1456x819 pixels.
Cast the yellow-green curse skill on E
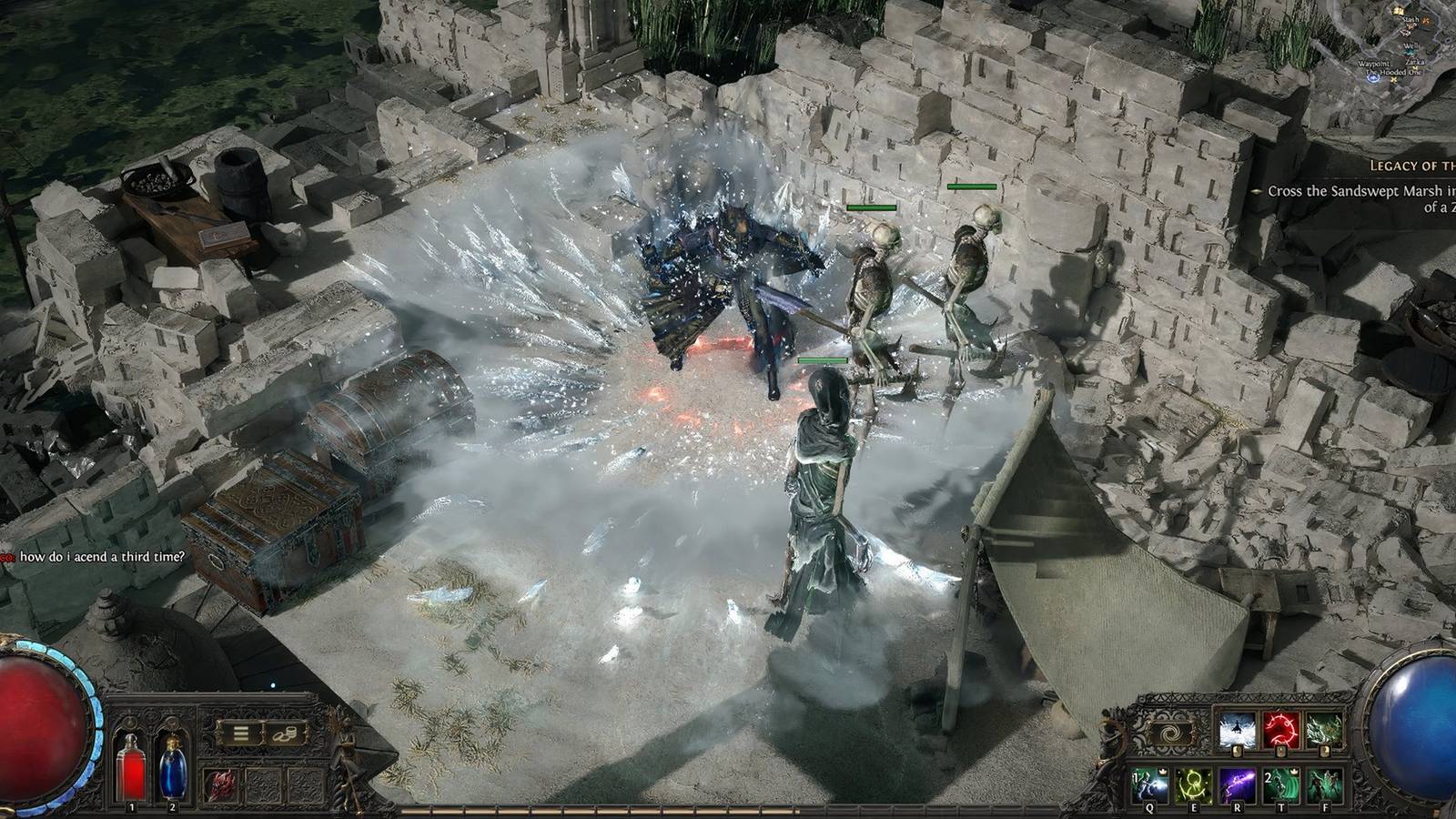(x=1194, y=784)
